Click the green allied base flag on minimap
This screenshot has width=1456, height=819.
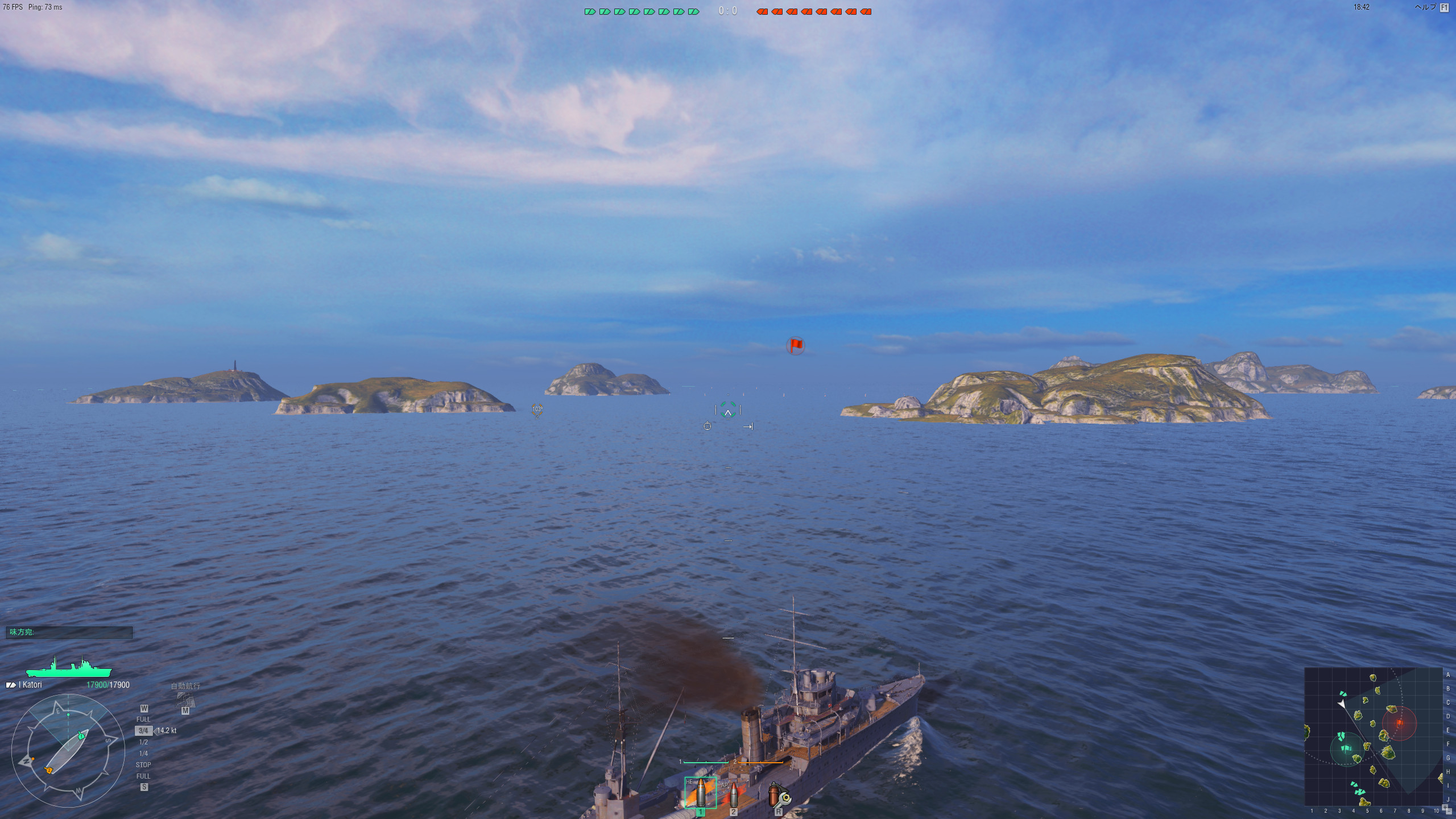pos(1346,750)
